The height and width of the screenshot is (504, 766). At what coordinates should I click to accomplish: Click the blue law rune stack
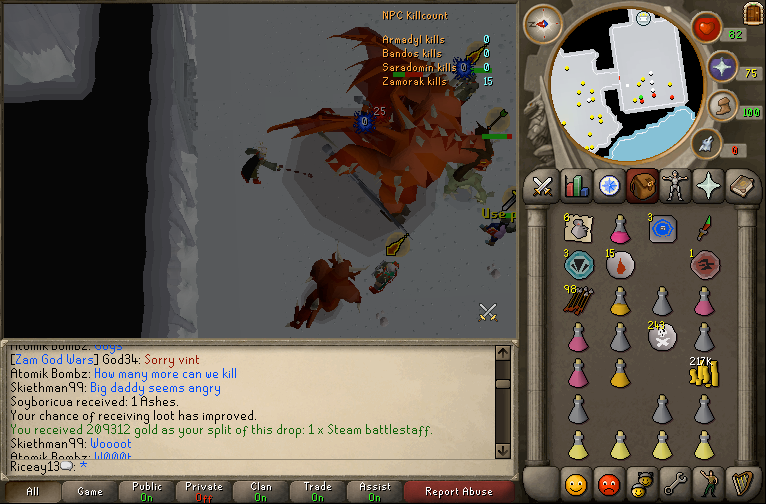[661, 228]
